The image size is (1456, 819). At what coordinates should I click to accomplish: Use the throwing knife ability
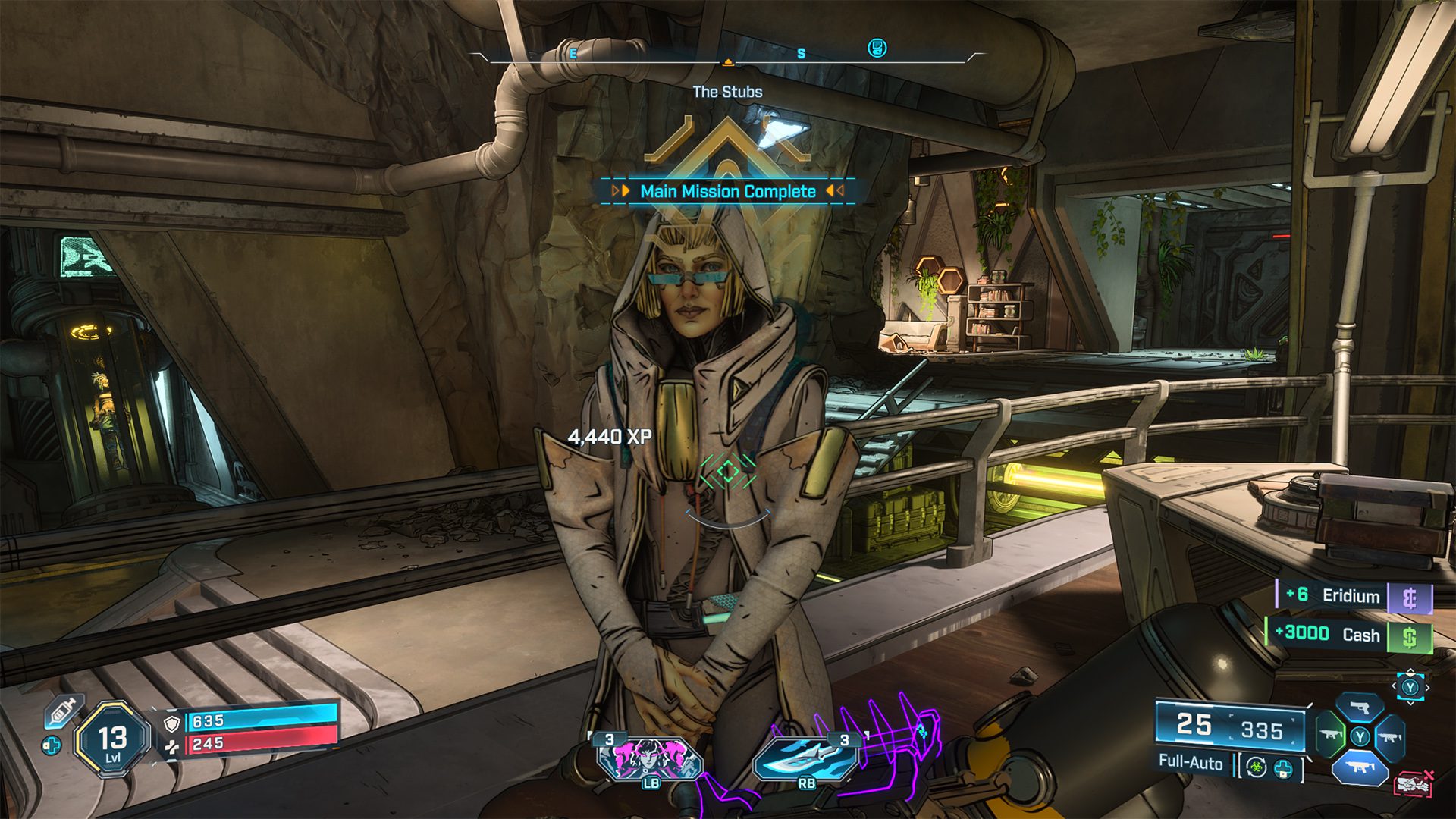click(x=805, y=758)
